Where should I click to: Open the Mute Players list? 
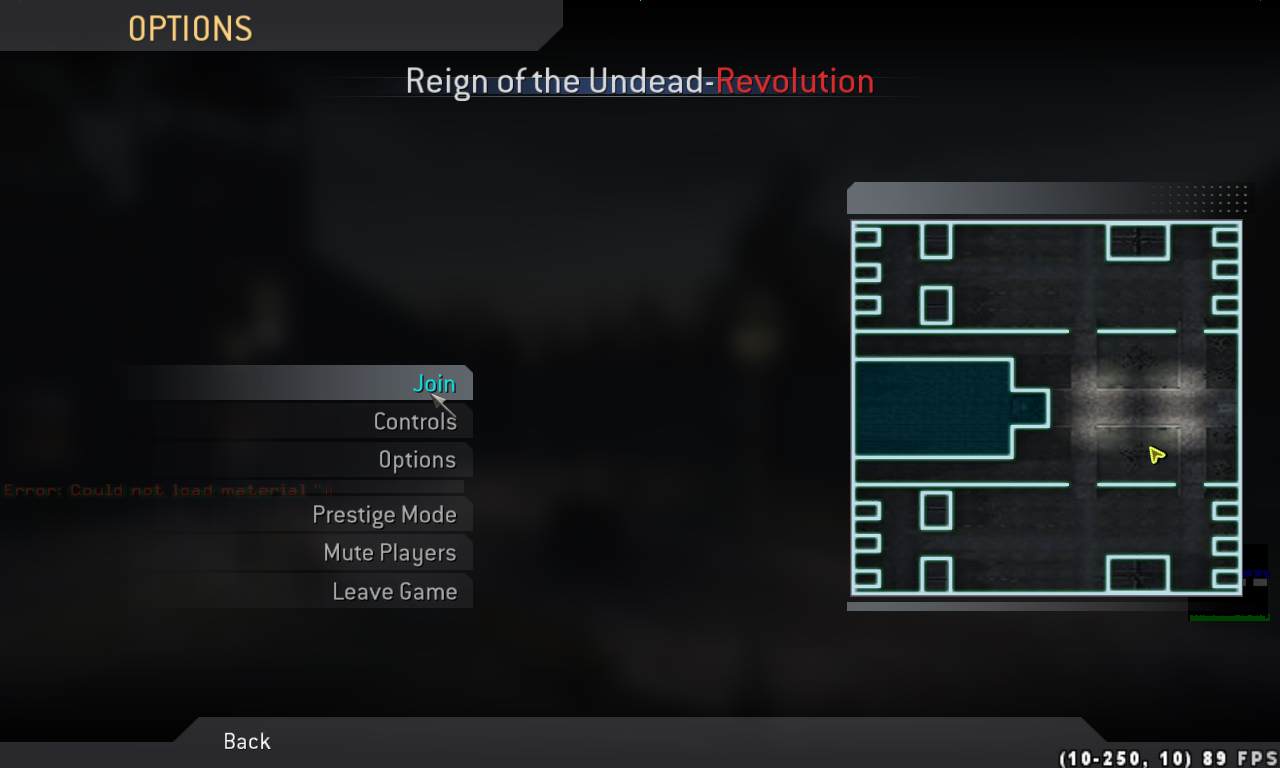(x=389, y=553)
